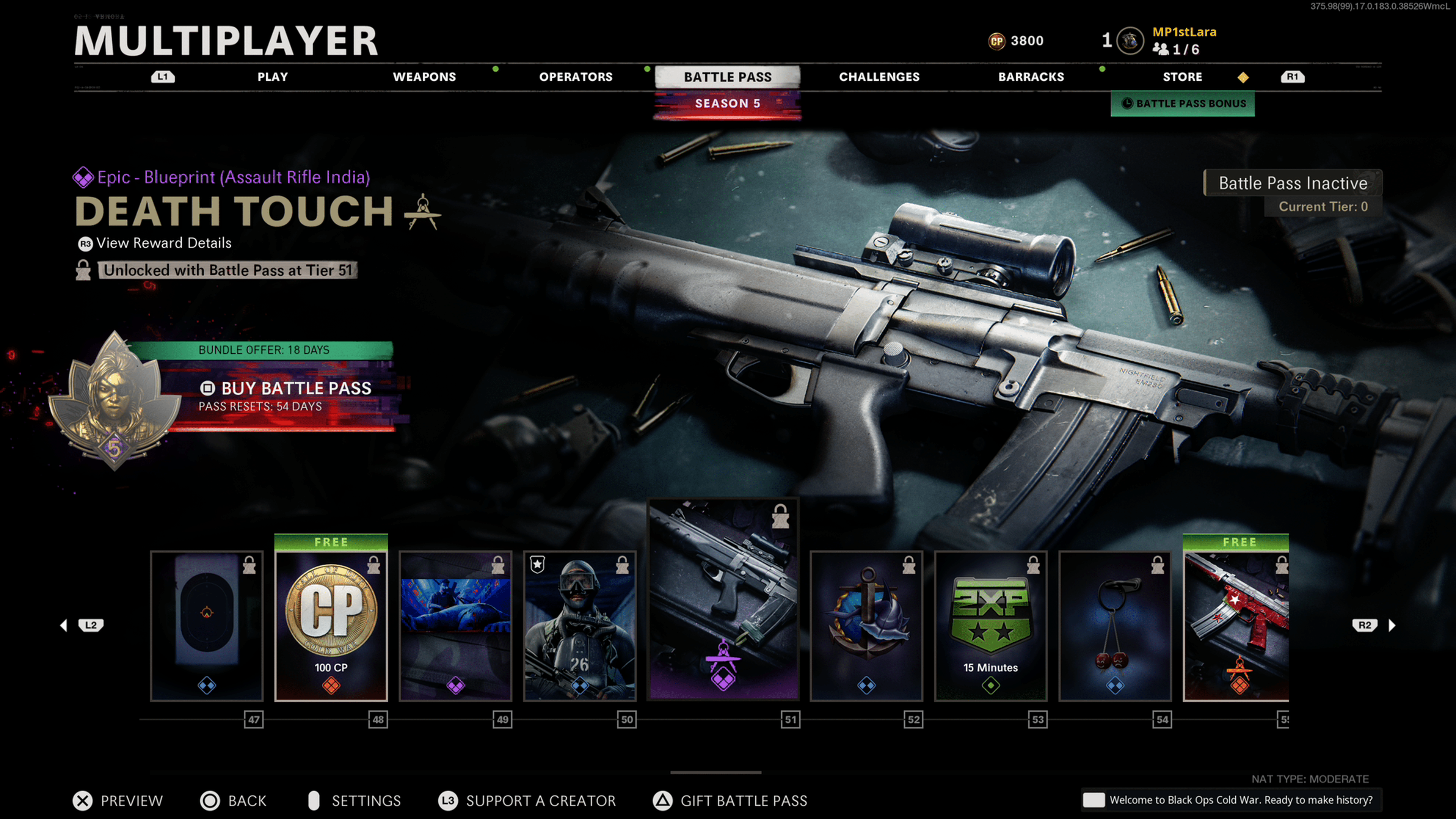The height and width of the screenshot is (819, 1456).
Task: Click the Battle Pass Bonus banner
Action: (x=1183, y=104)
